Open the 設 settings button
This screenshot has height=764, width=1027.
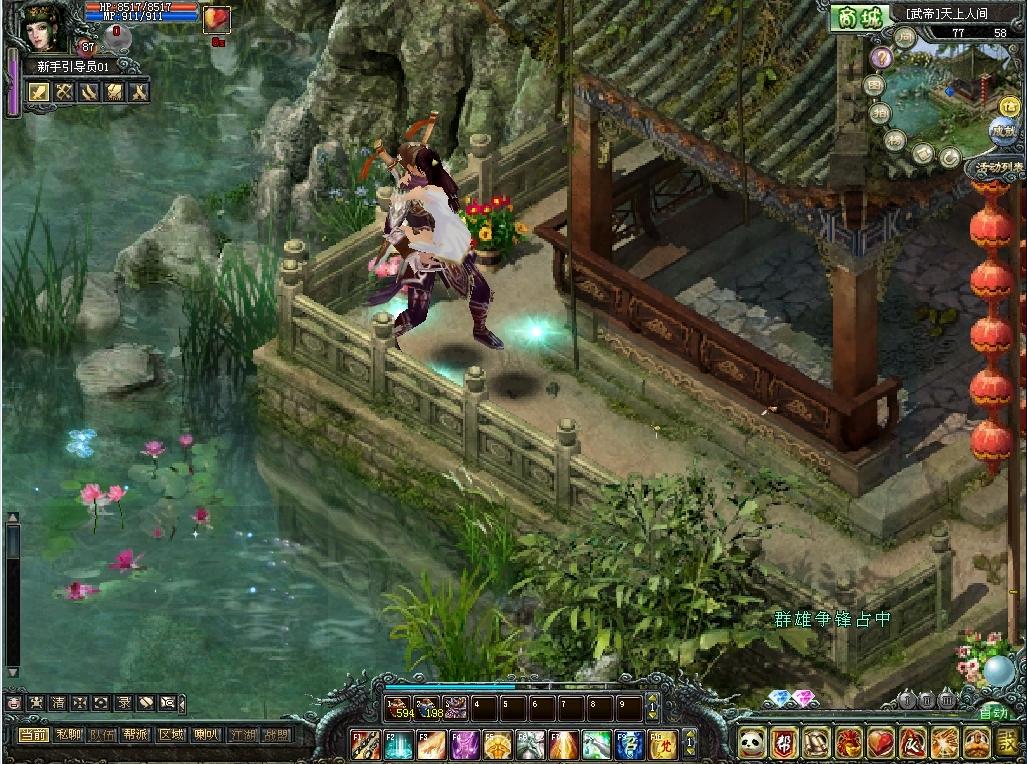(x=1007, y=743)
